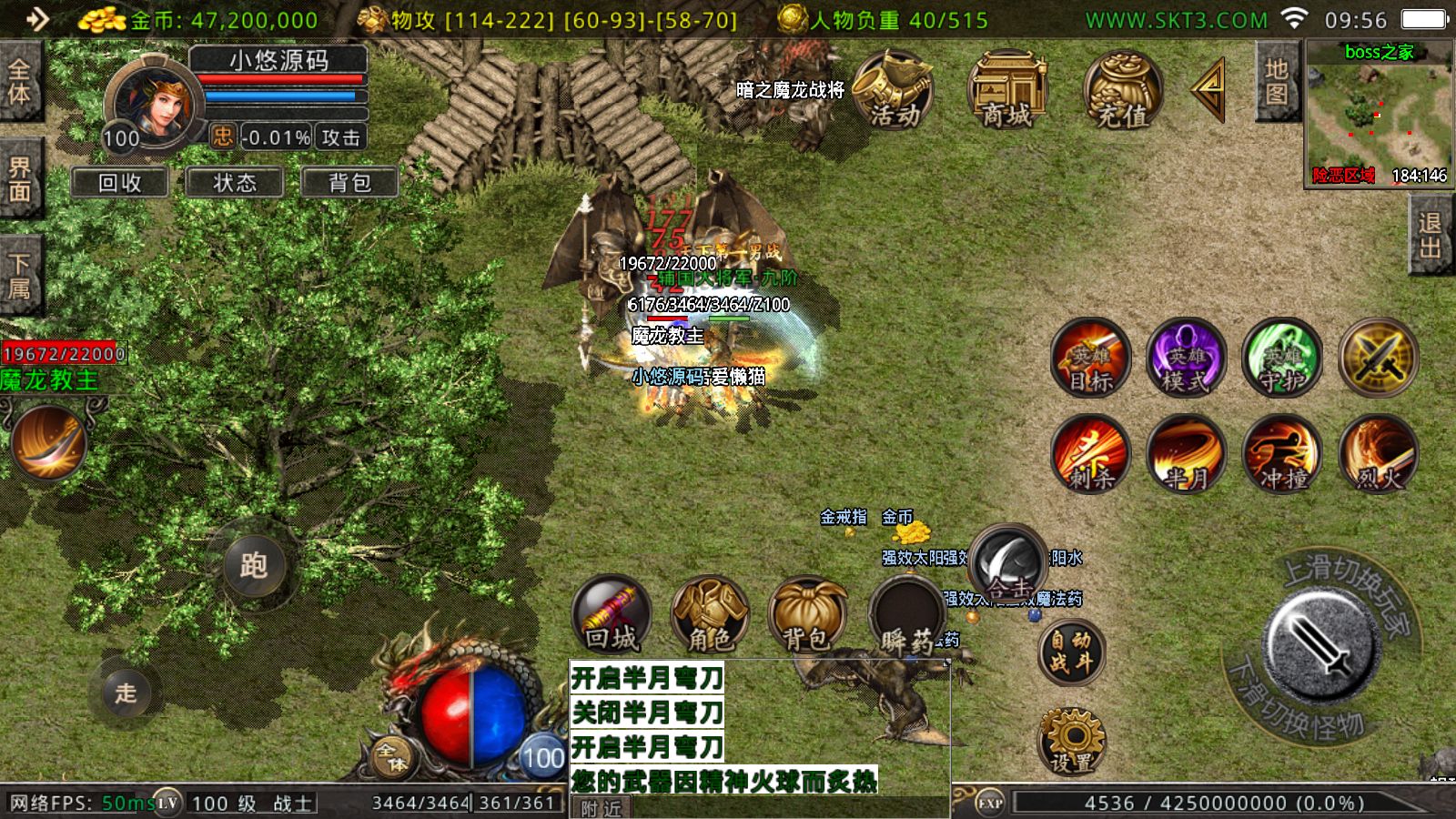Screen dimensions: 1456x819
Task: Use the 回城 return-to-town scroll
Action: click(612, 615)
